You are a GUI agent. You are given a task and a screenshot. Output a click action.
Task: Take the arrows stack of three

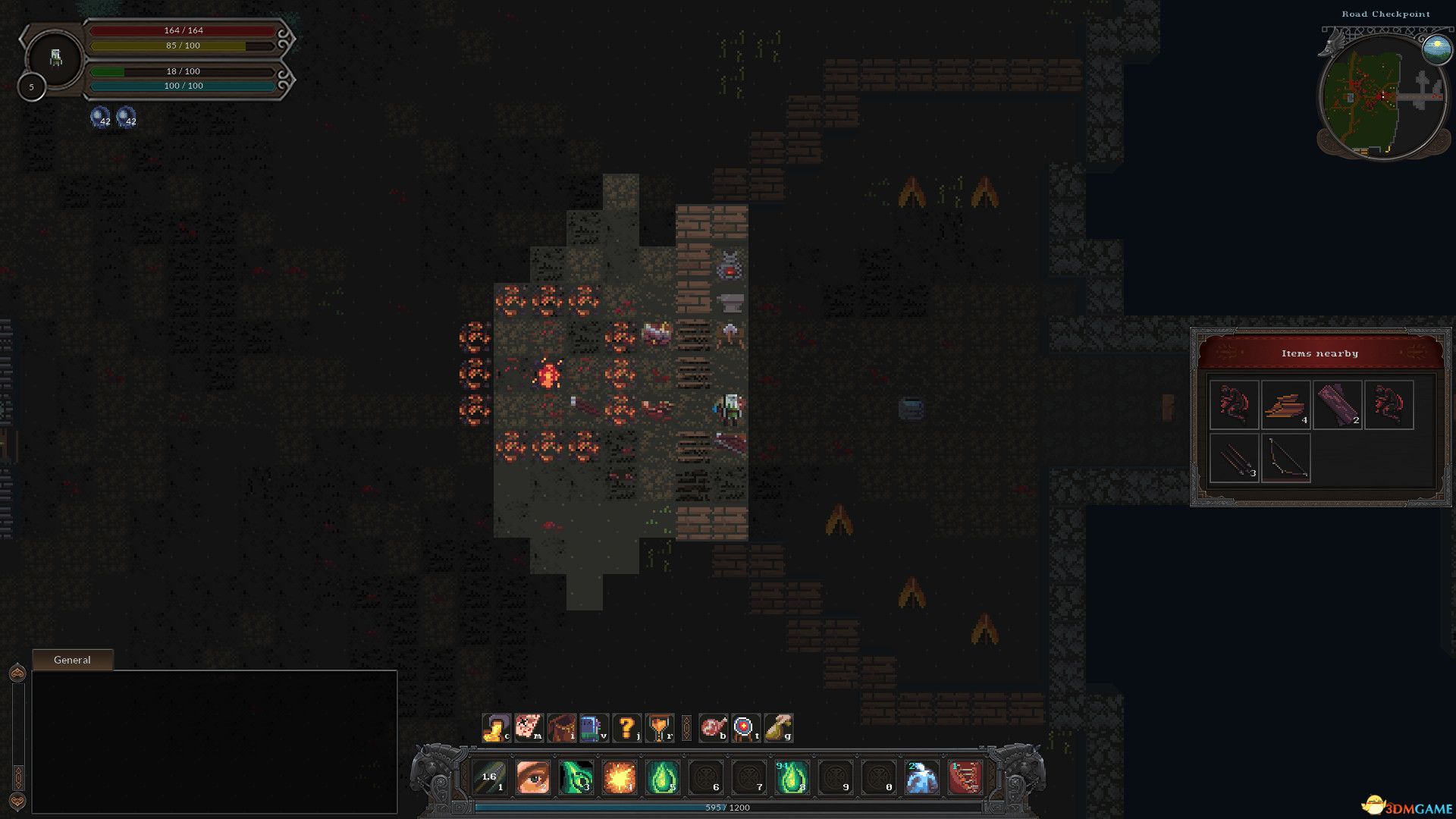pos(1235,458)
